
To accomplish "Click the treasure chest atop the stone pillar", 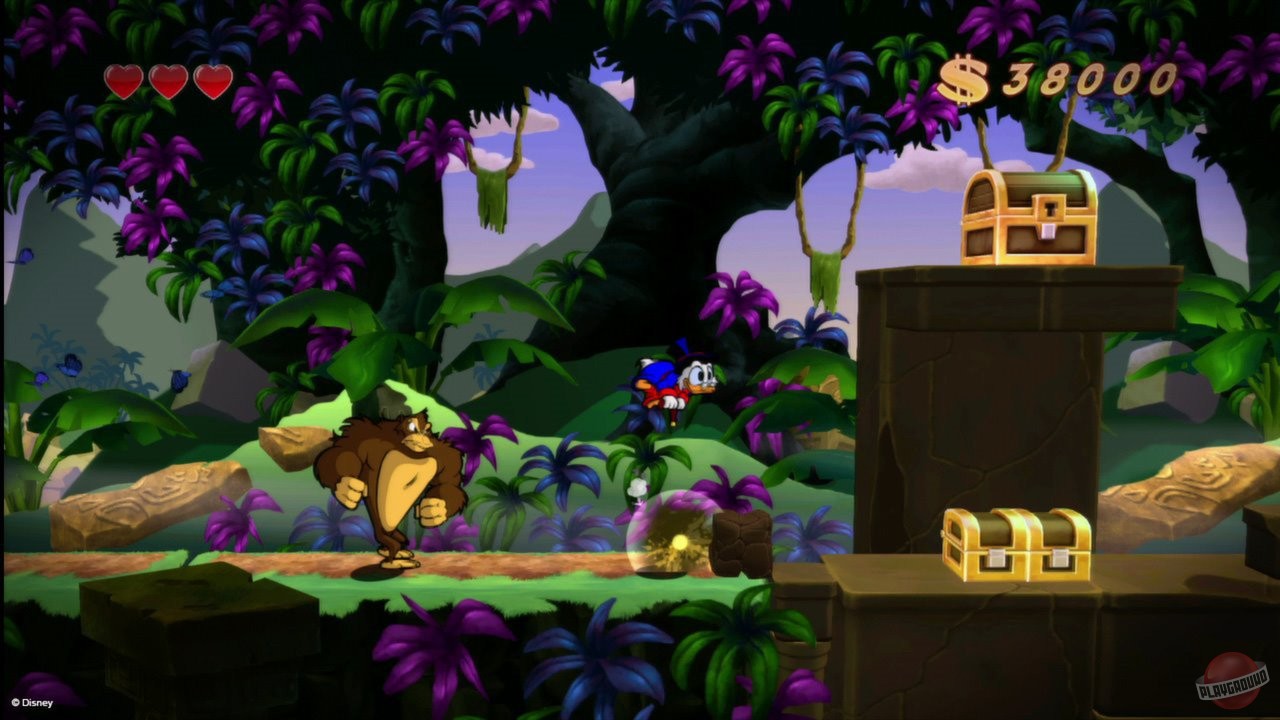I will point(1030,215).
